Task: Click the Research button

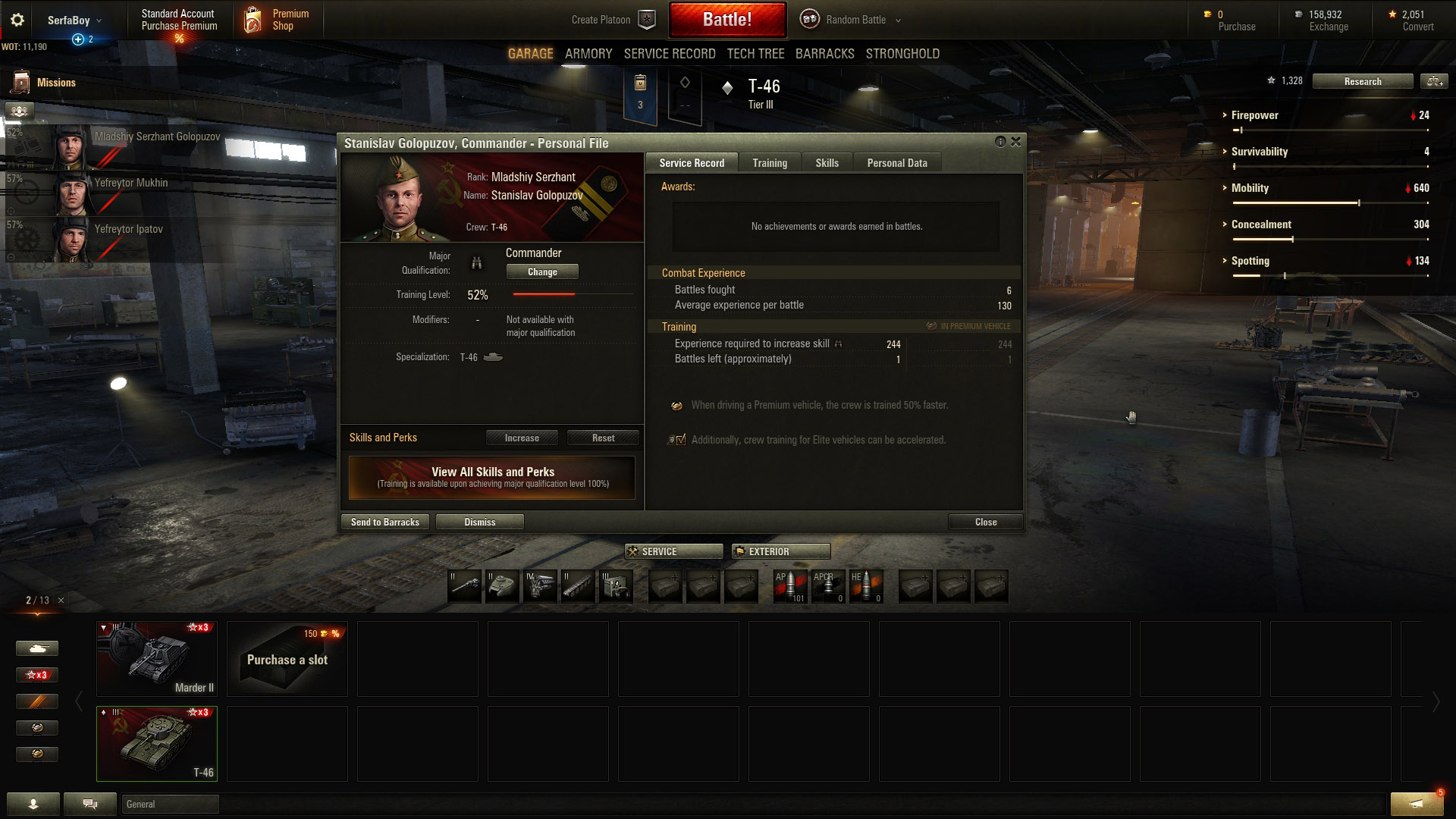Action: (1362, 82)
